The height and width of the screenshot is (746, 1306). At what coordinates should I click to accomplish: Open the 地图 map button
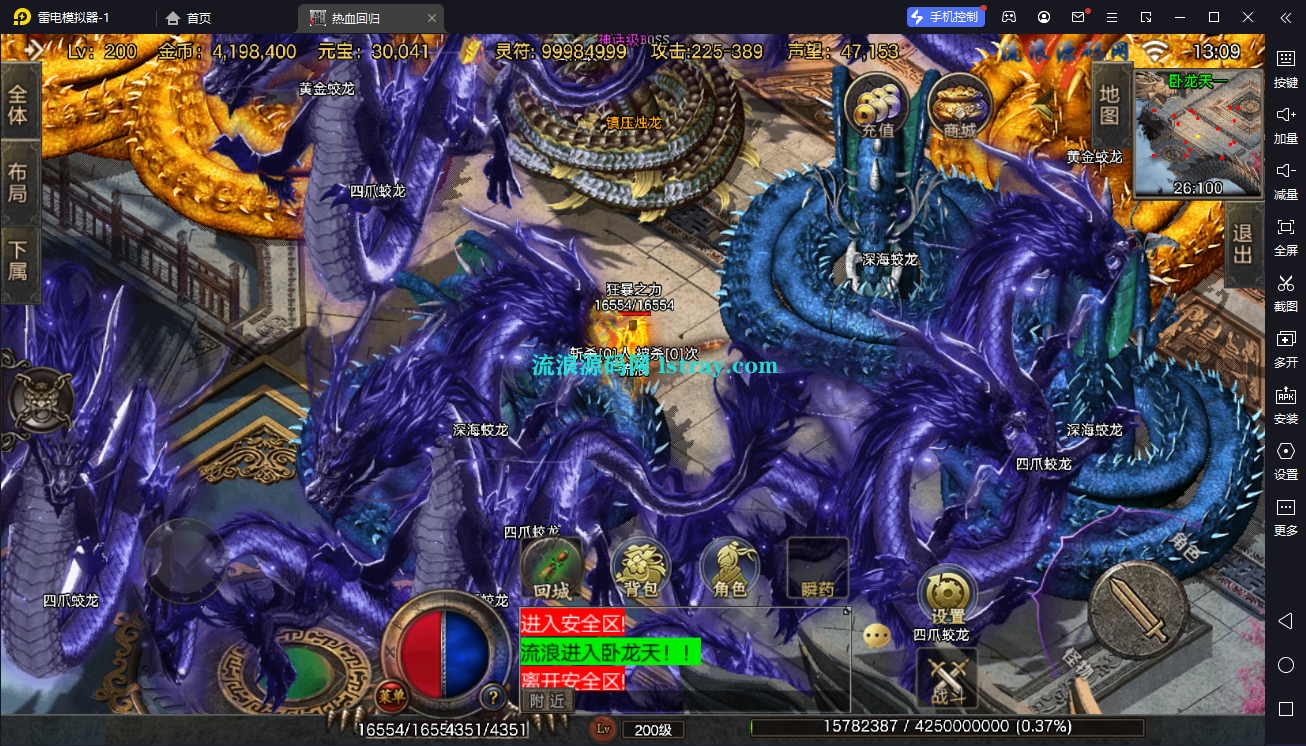click(1109, 103)
